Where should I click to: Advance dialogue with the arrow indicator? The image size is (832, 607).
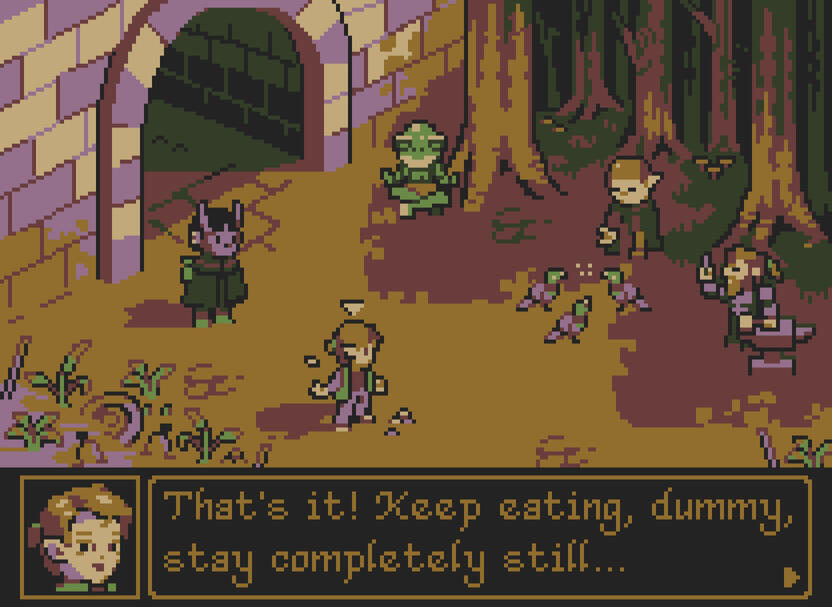pos(791,577)
